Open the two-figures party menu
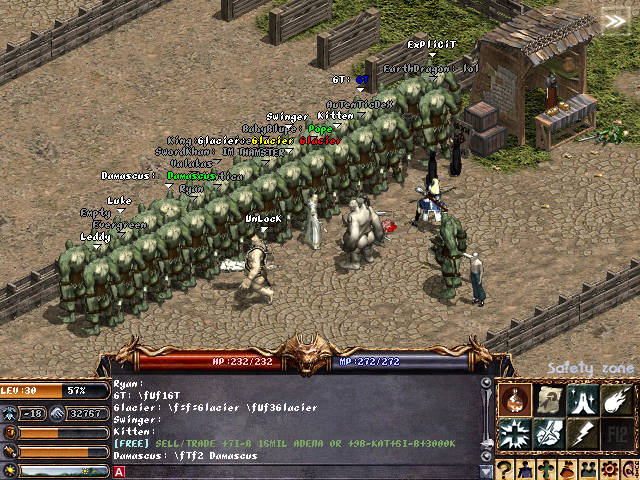640x480 pixels. click(x=586, y=469)
